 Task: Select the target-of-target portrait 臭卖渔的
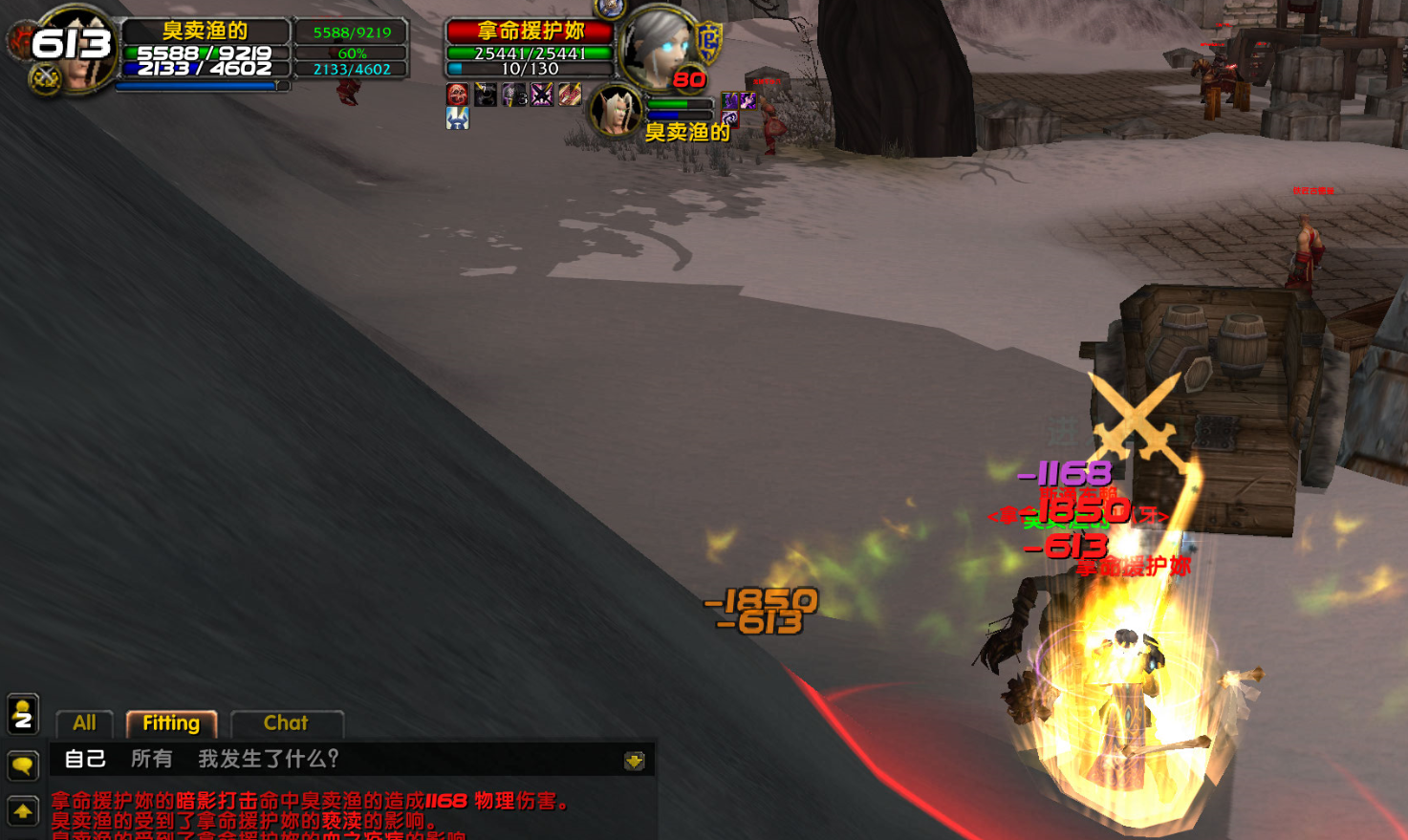[617, 111]
